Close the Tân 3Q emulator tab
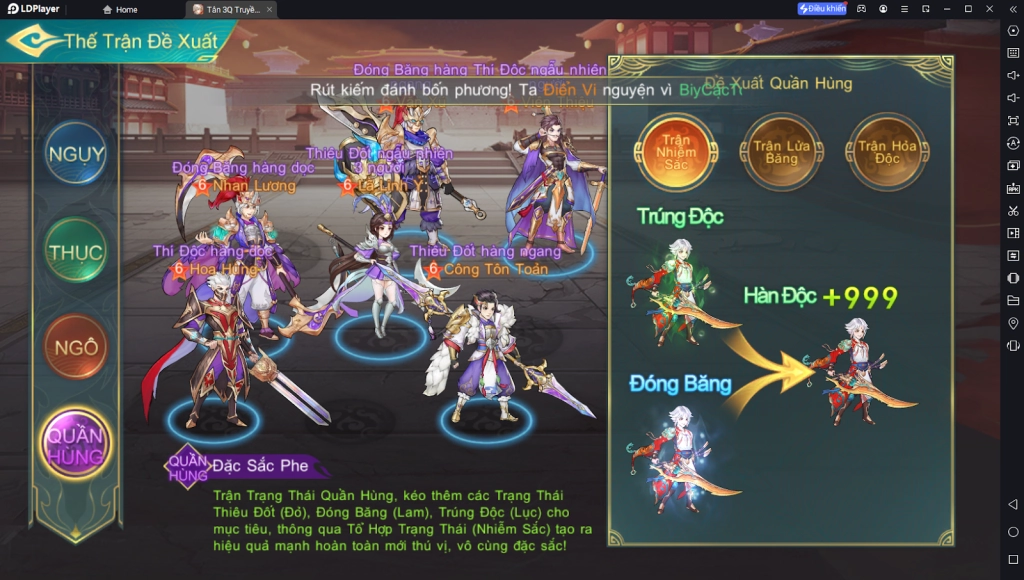 click(x=269, y=10)
